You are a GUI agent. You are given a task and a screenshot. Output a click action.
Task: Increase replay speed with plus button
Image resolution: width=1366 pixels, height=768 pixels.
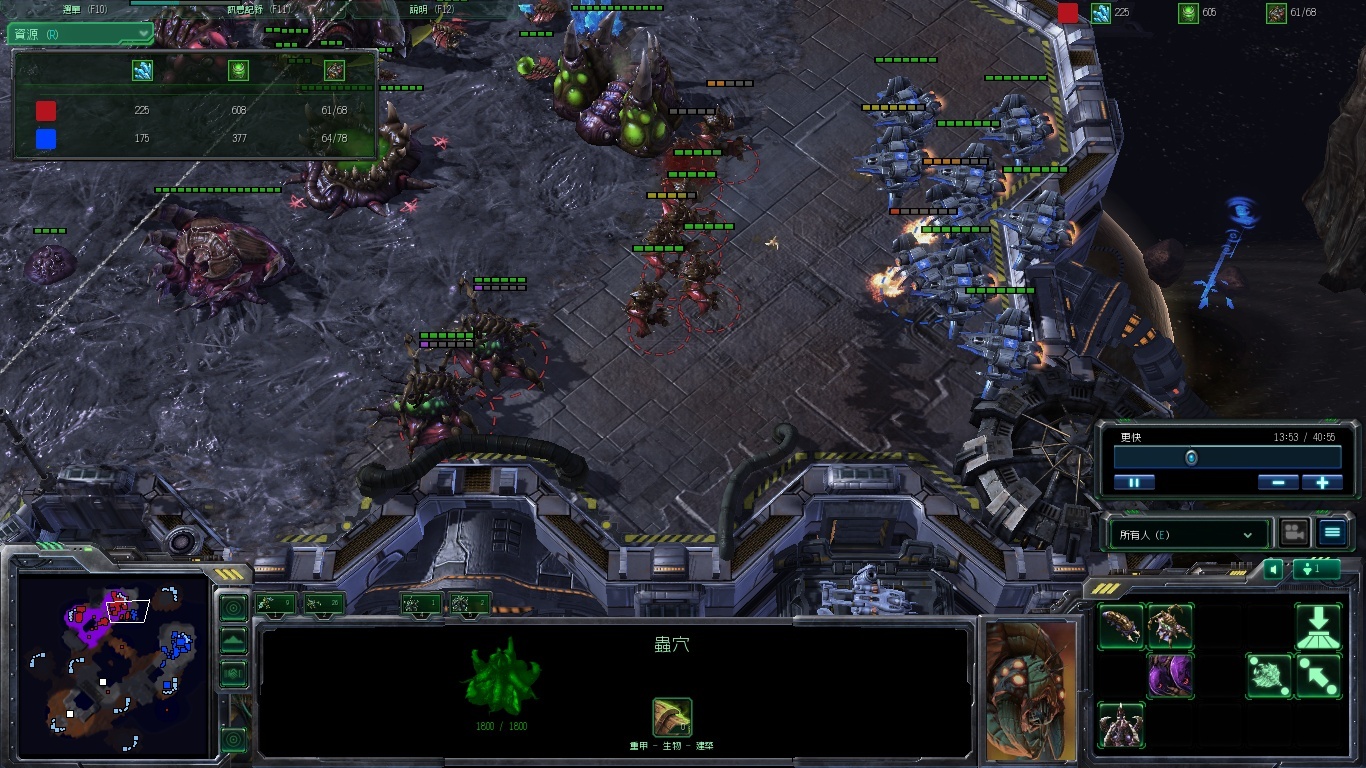[1322, 482]
